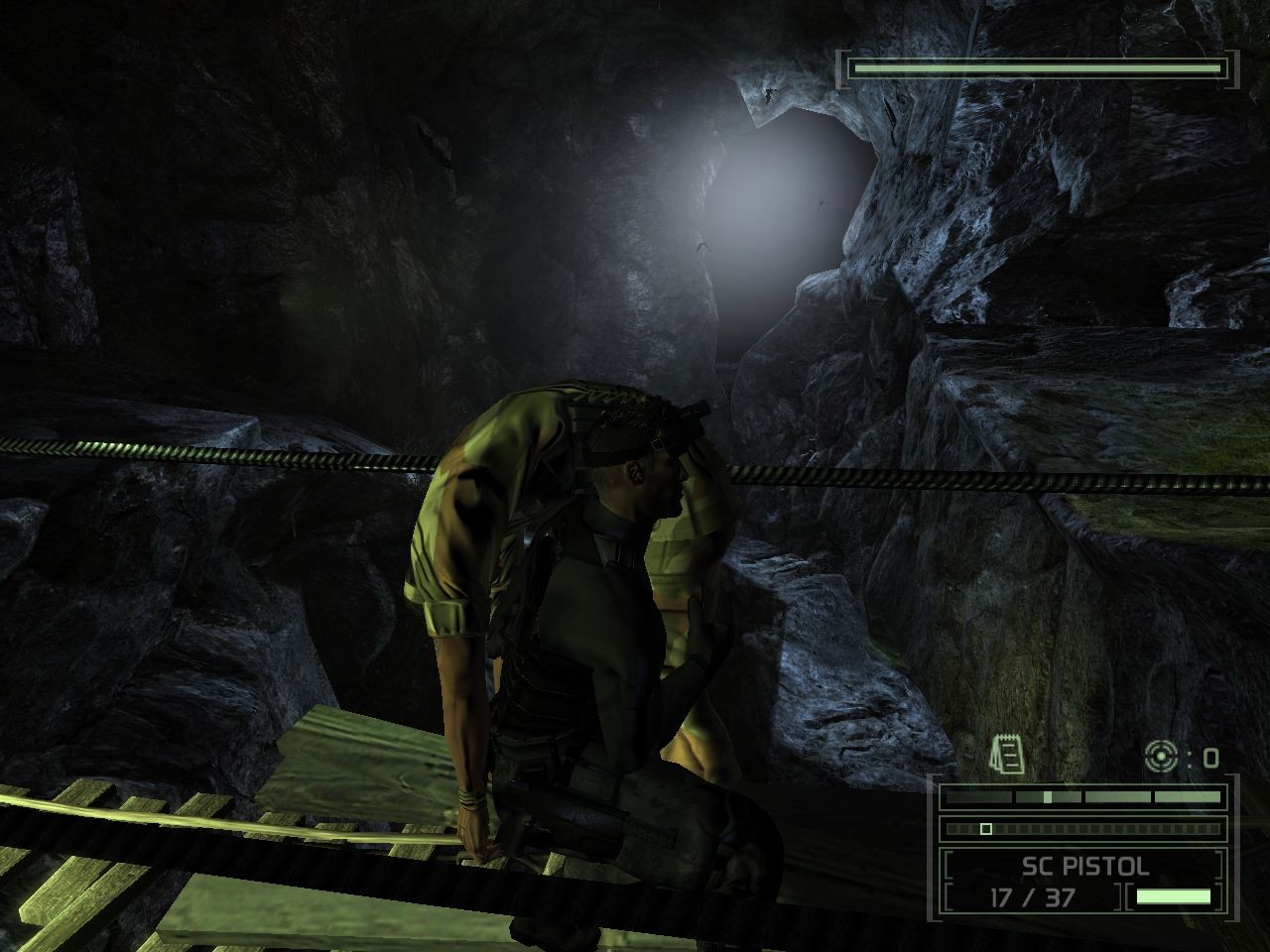The height and width of the screenshot is (952, 1270).
Task: Open the notepad objectives icon
Action: tap(1006, 756)
